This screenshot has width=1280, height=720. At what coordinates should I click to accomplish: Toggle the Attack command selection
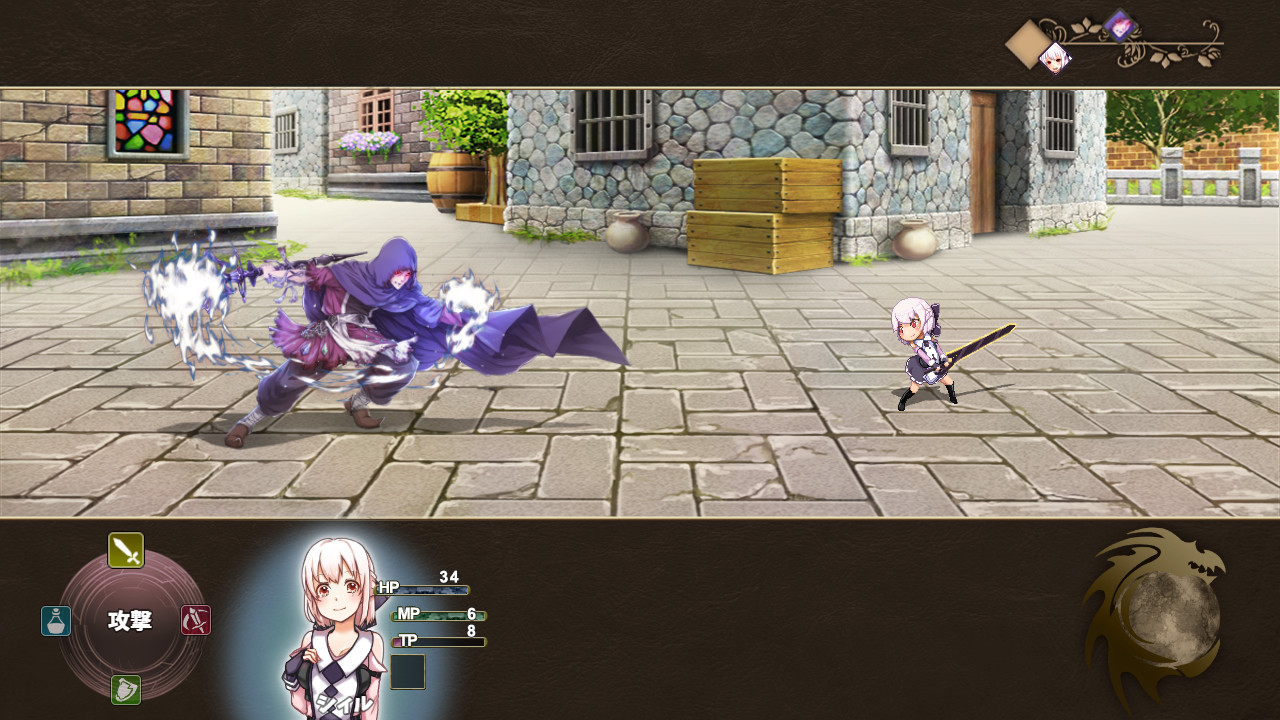(x=125, y=550)
